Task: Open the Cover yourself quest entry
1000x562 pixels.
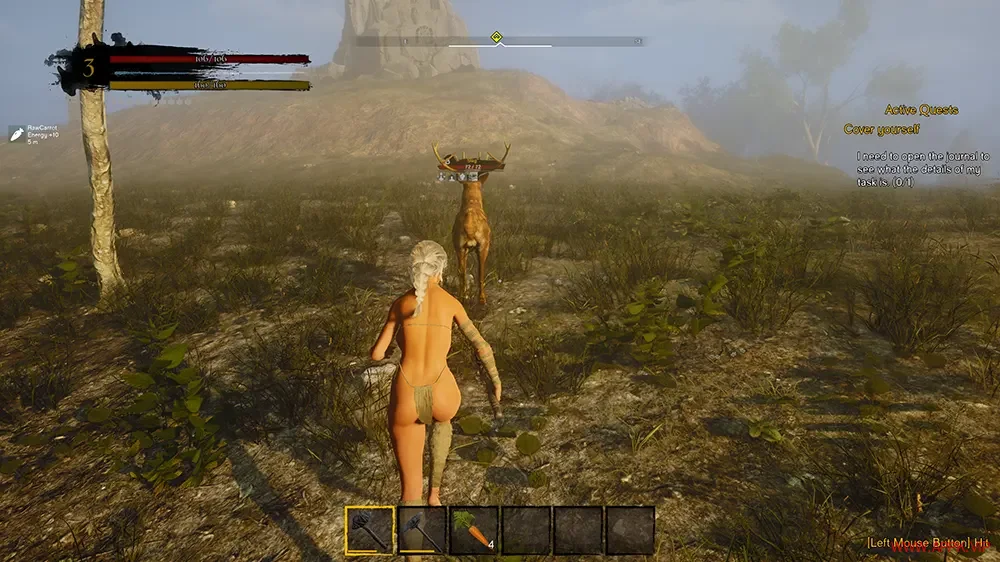Action: 881,129
